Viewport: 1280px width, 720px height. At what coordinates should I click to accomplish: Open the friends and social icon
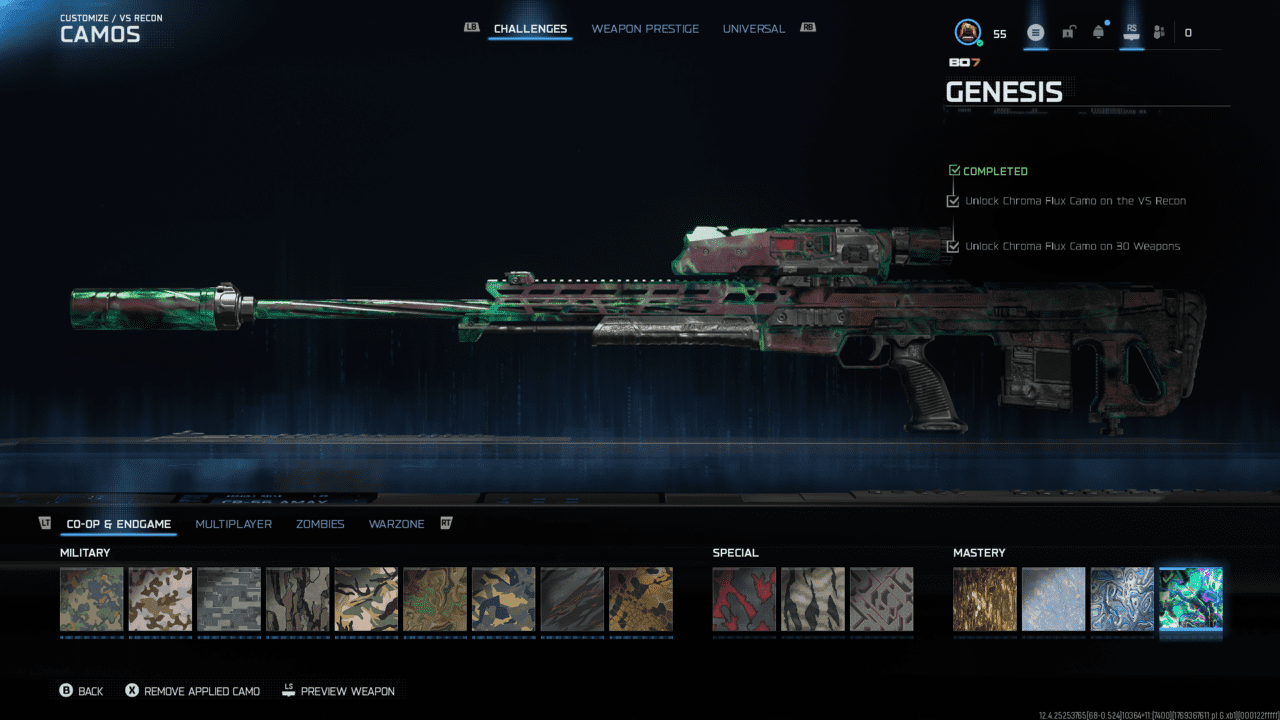point(1159,33)
